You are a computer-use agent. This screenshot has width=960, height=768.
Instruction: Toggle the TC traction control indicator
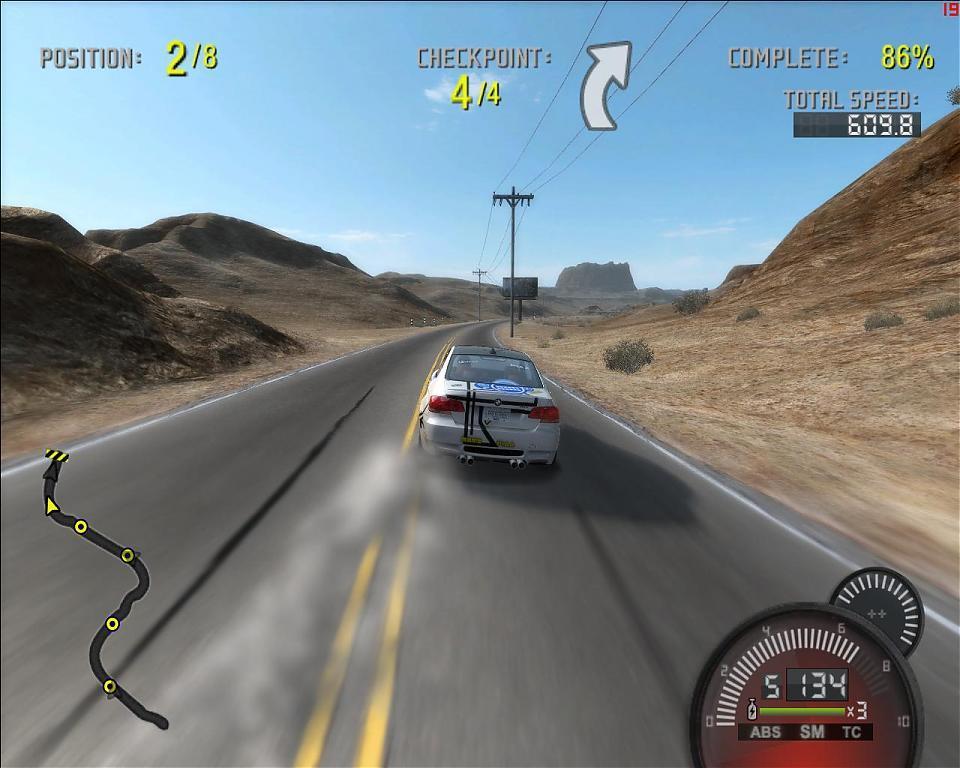[852, 732]
